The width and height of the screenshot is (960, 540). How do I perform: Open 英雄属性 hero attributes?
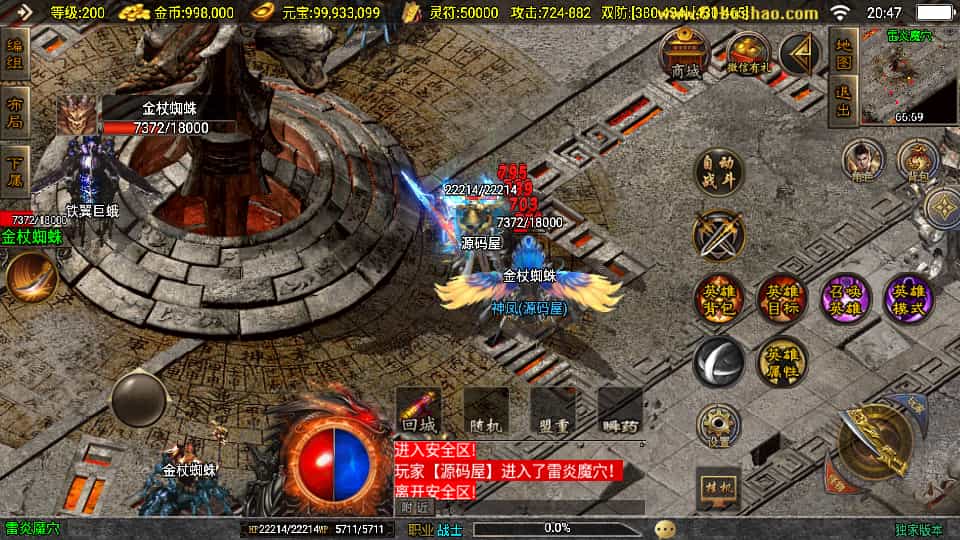781,361
